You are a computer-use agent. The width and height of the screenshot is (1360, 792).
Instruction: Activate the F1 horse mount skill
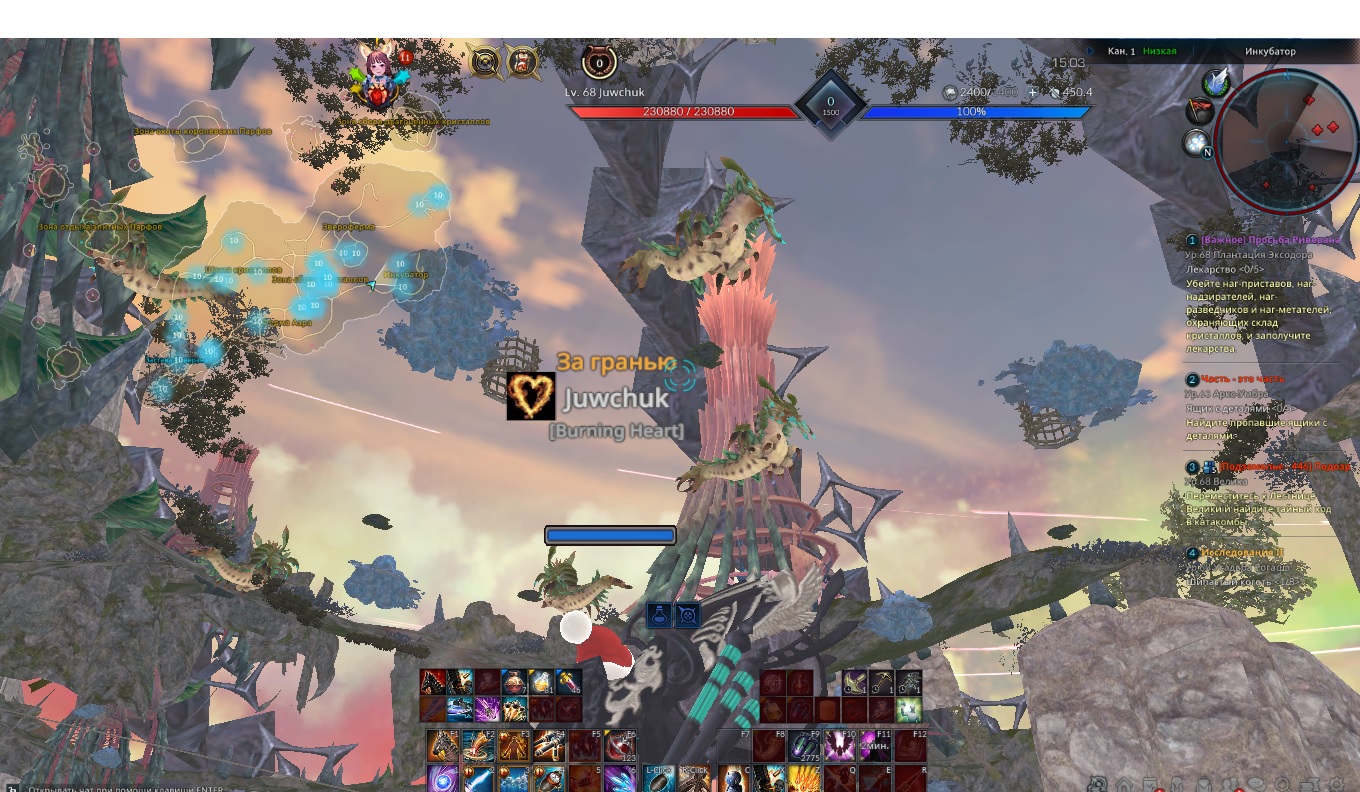point(443,745)
